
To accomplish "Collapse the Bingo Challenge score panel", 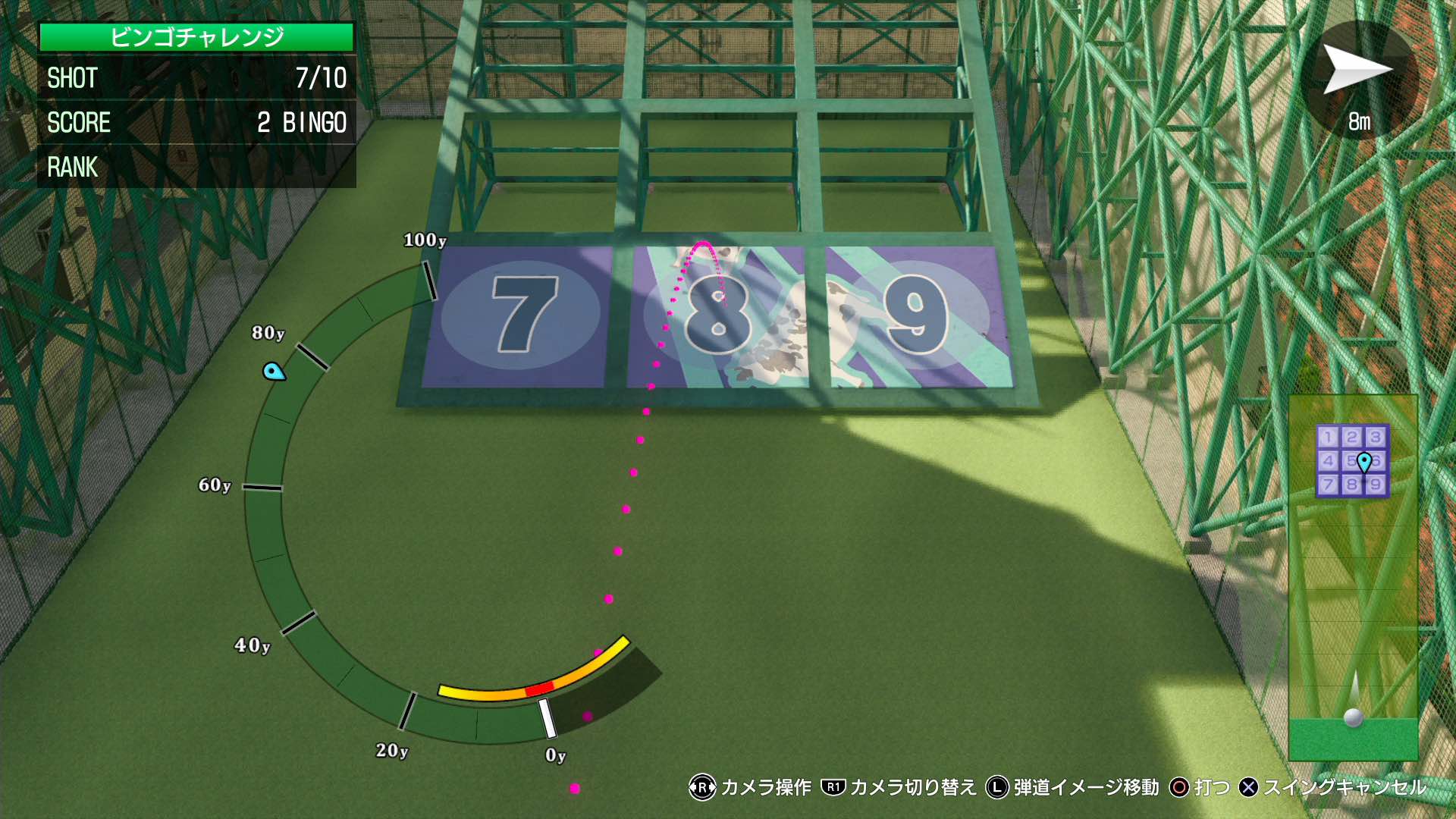I will tap(197, 102).
